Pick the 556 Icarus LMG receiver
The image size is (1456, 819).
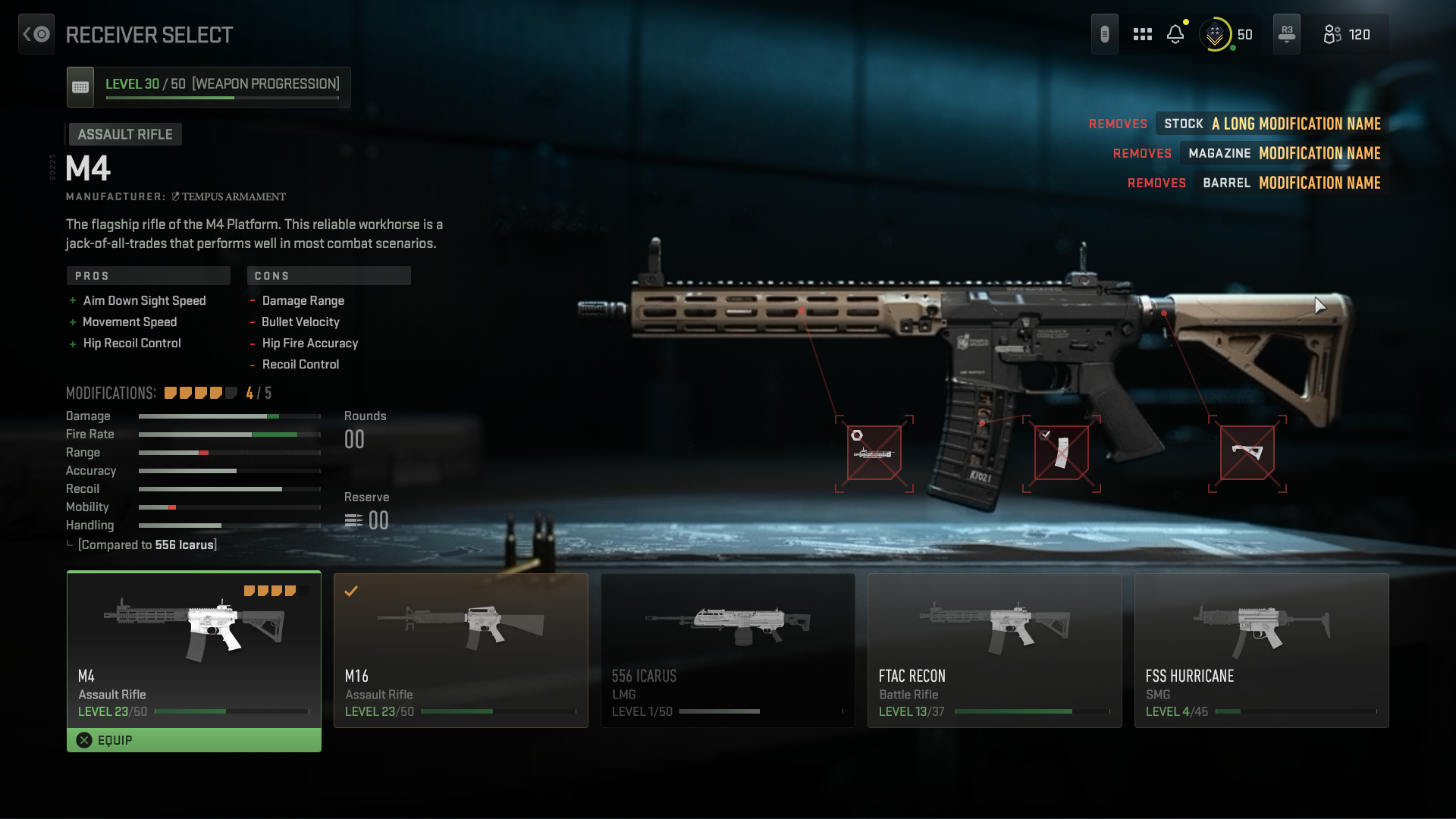coord(727,650)
